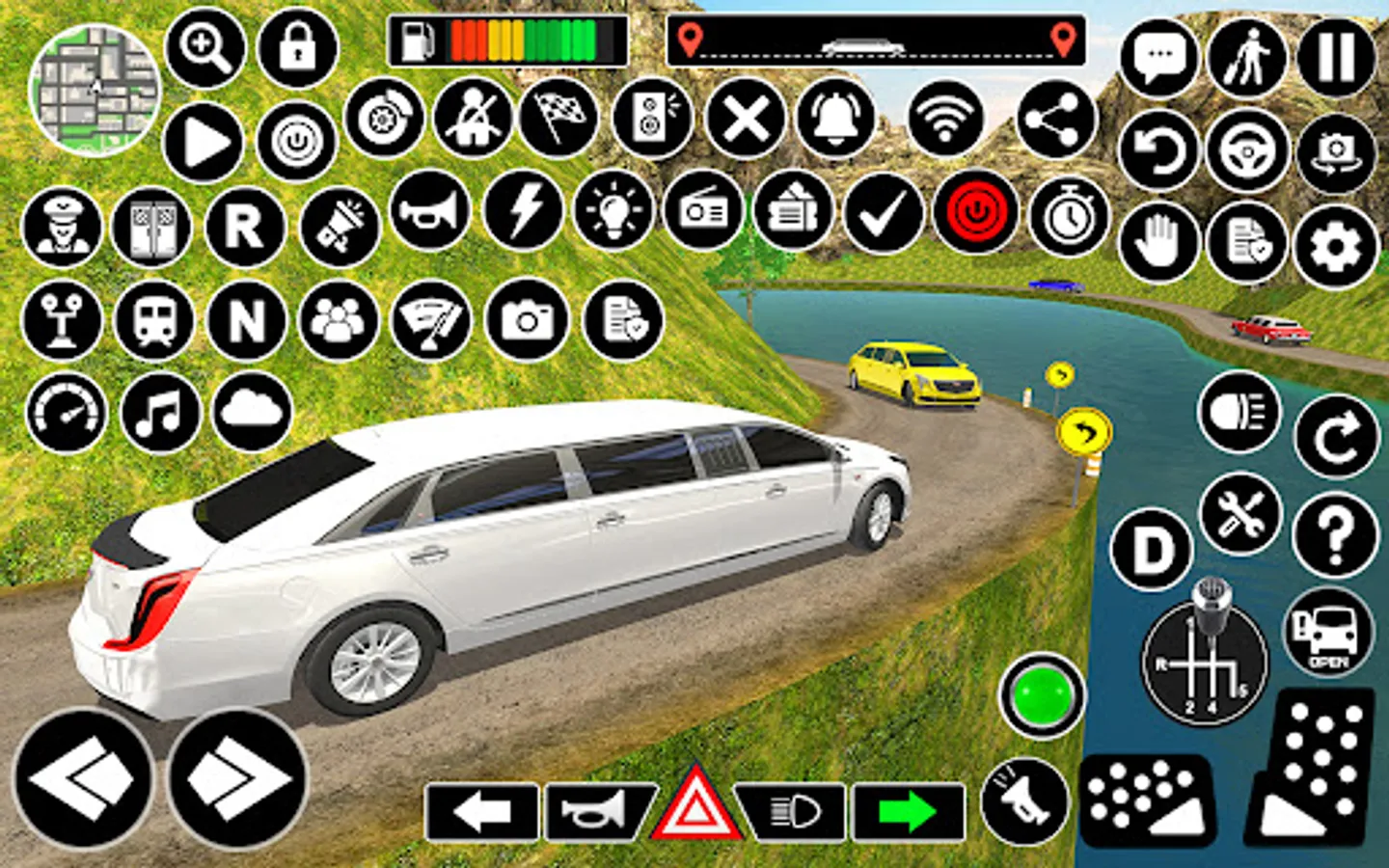Image resolution: width=1389 pixels, height=868 pixels.
Task: Open the chat speech bubble
Action: pyautogui.click(x=1158, y=57)
